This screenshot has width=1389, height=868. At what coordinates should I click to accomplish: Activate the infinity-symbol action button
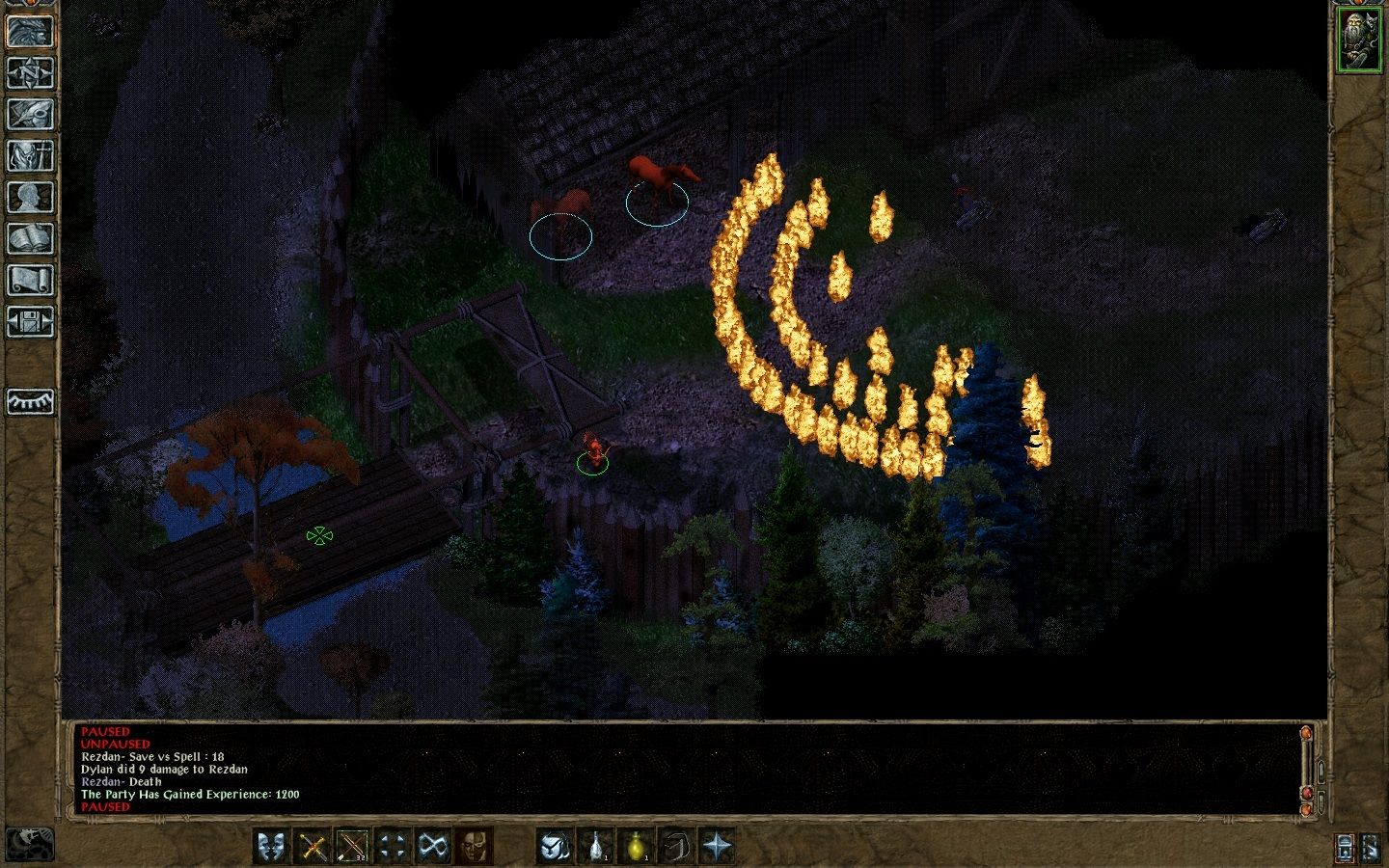[x=432, y=847]
